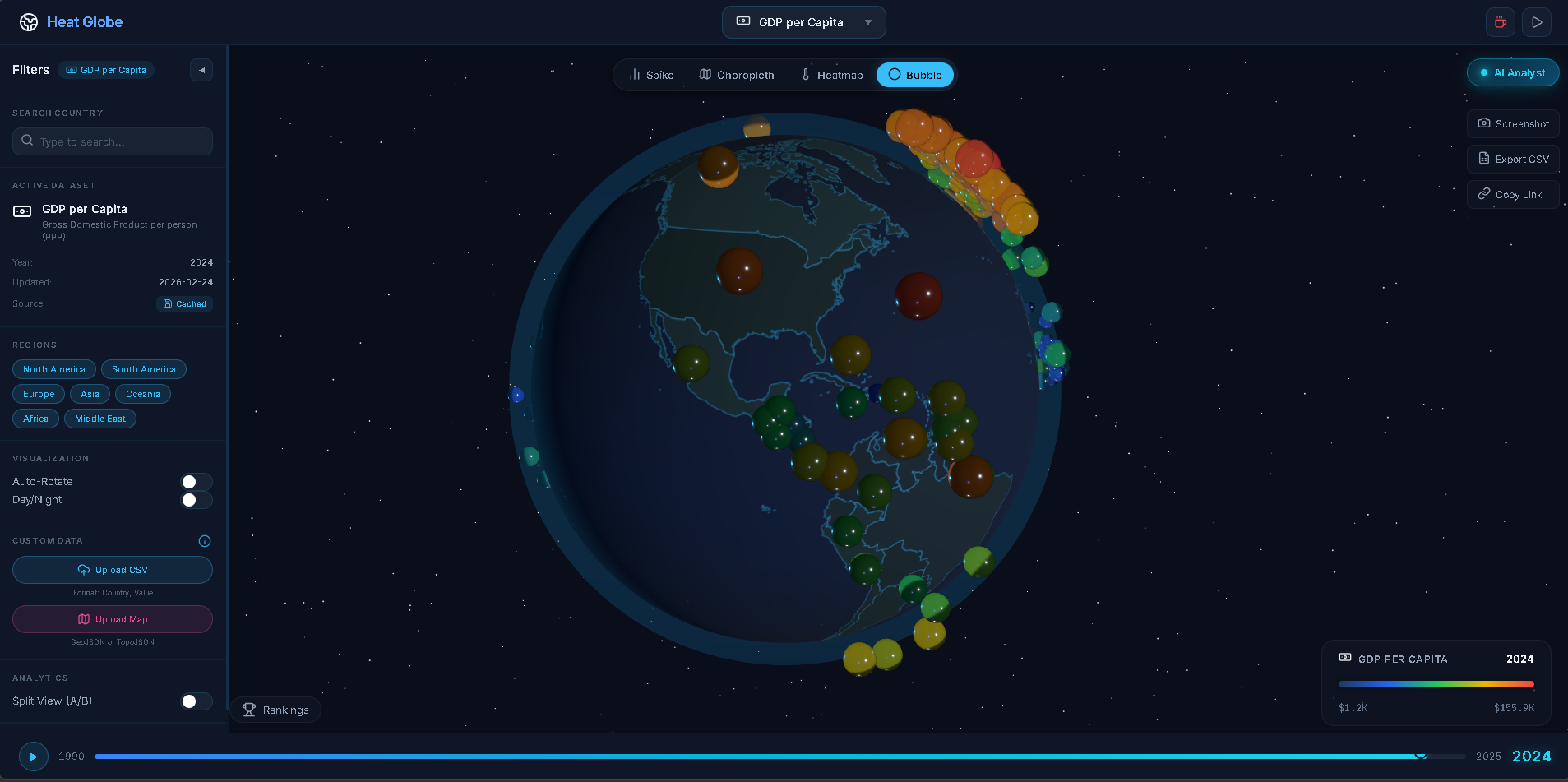Open the GDP per Capita dataset dropdown
The width and height of the screenshot is (1568, 782).
tap(803, 22)
